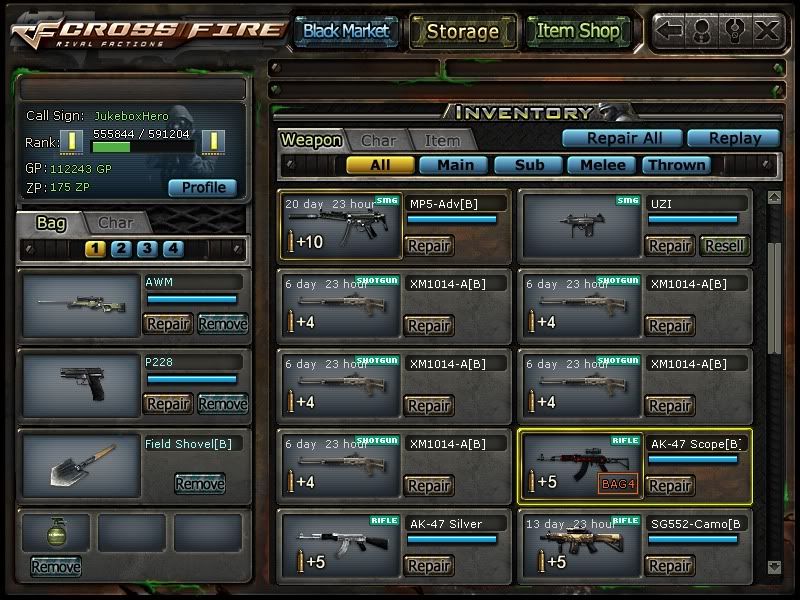Resell the UZI
This screenshot has width=800, height=600.
[x=724, y=246]
